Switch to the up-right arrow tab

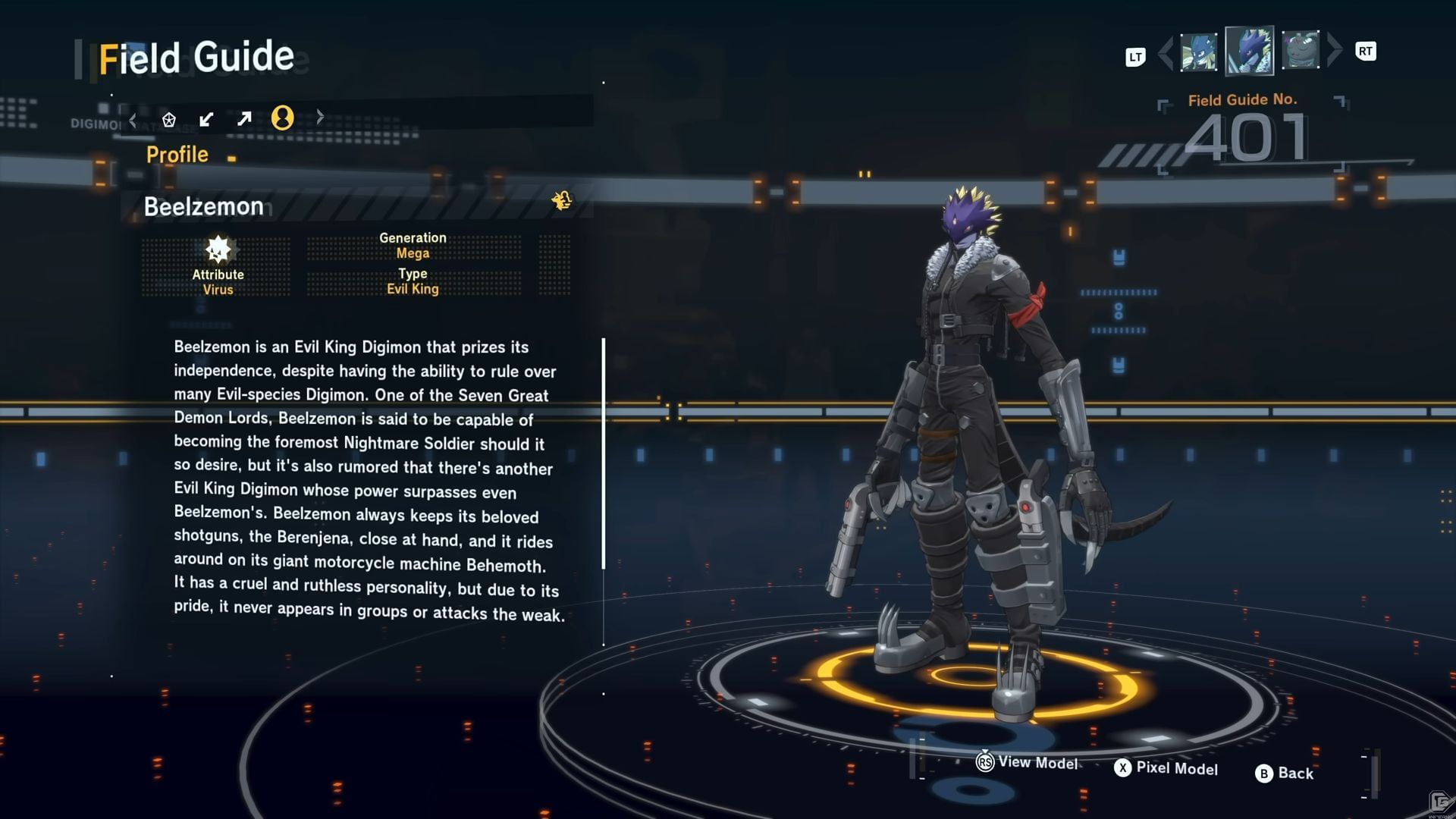[x=244, y=118]
